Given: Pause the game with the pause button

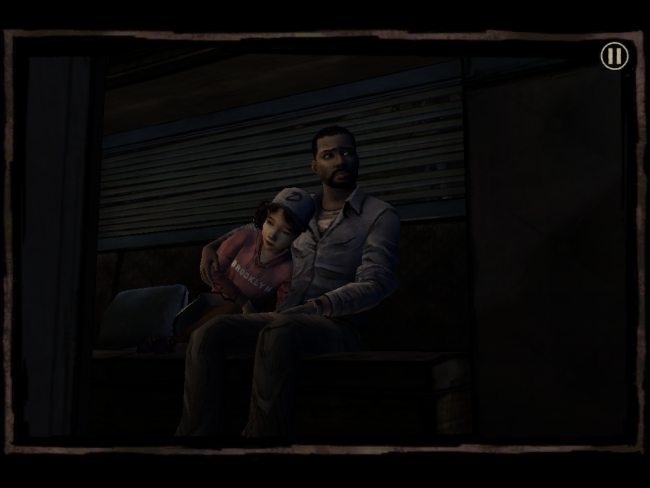Looking at the screenshot, I should coord(613,56).
